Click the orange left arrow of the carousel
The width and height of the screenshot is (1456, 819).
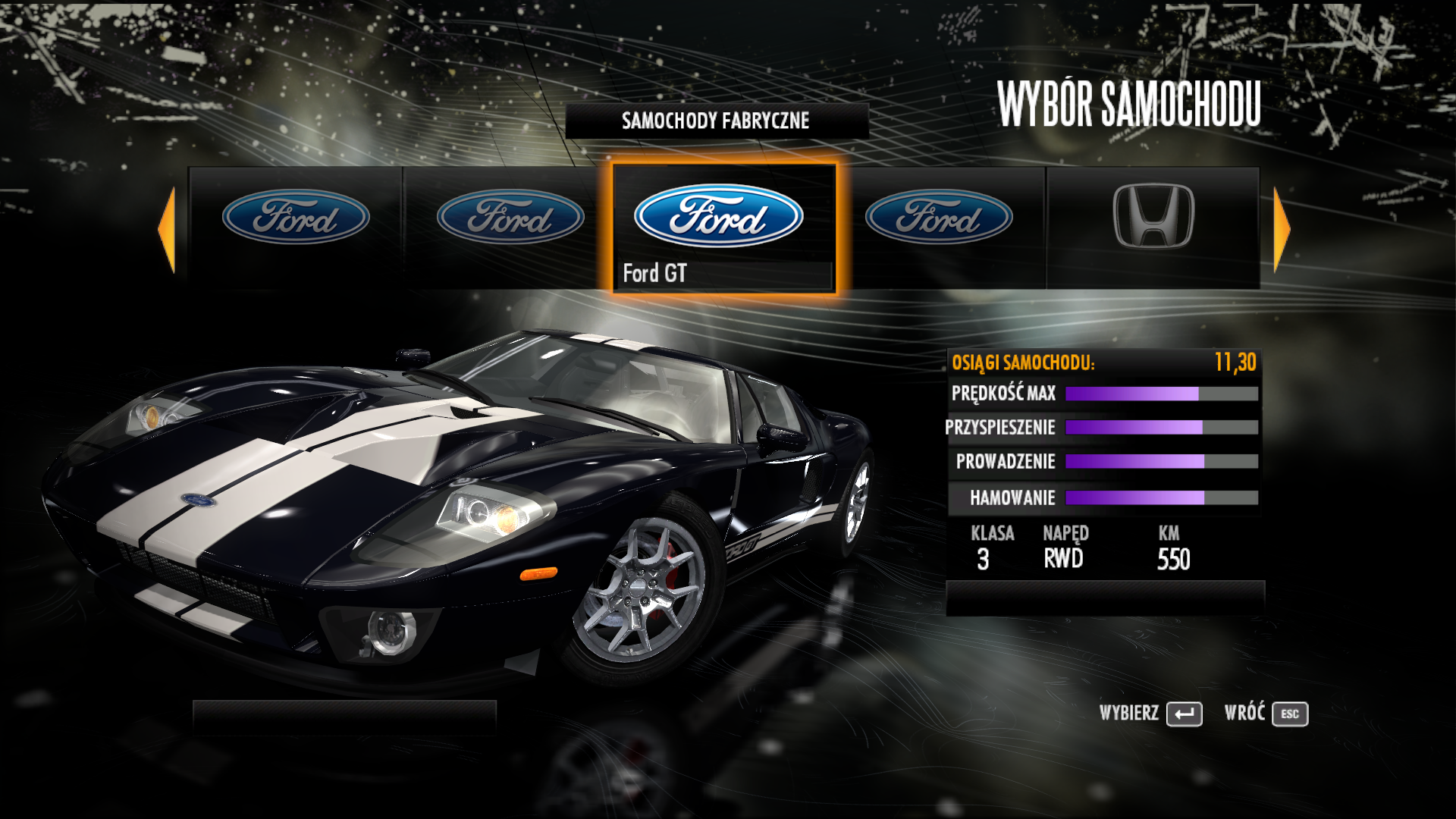pyautogui.click(x=168, y=229)
